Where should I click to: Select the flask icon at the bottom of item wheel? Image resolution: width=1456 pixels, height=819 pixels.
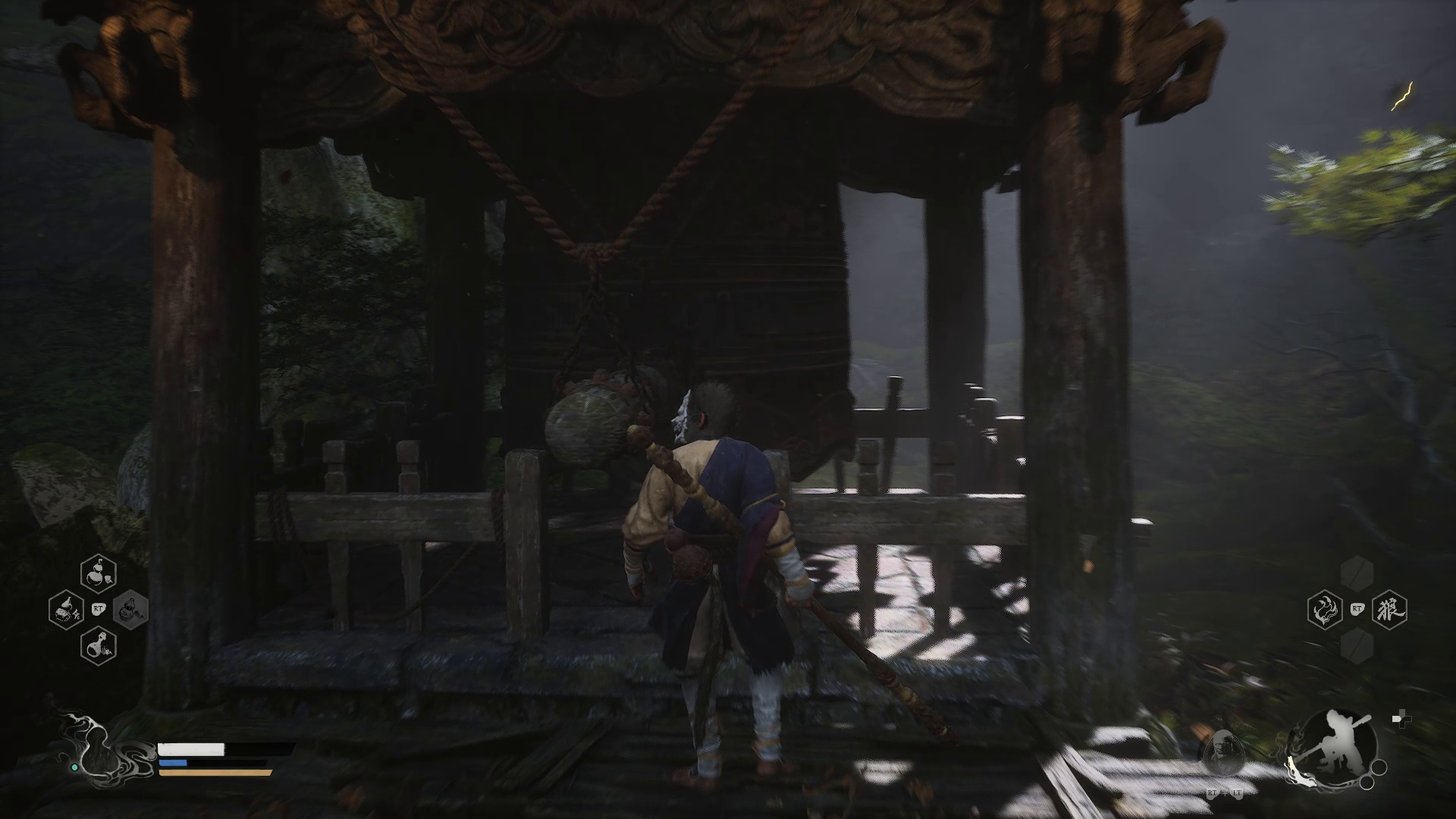(x=99, y=647)
